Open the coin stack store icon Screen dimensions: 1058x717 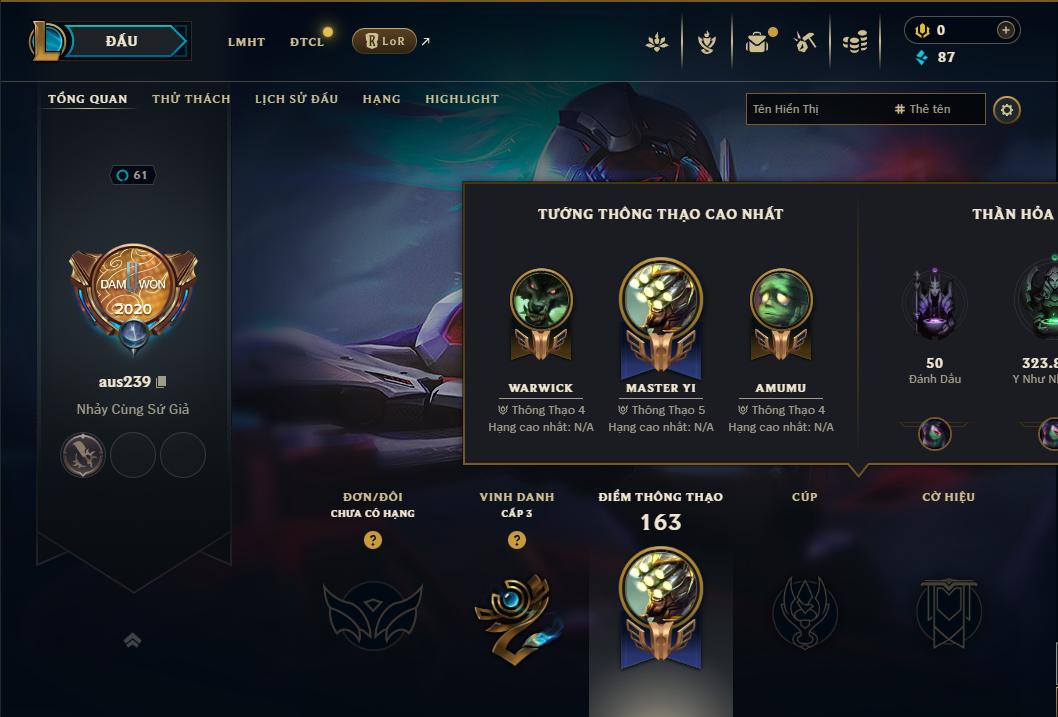[854, 42]
